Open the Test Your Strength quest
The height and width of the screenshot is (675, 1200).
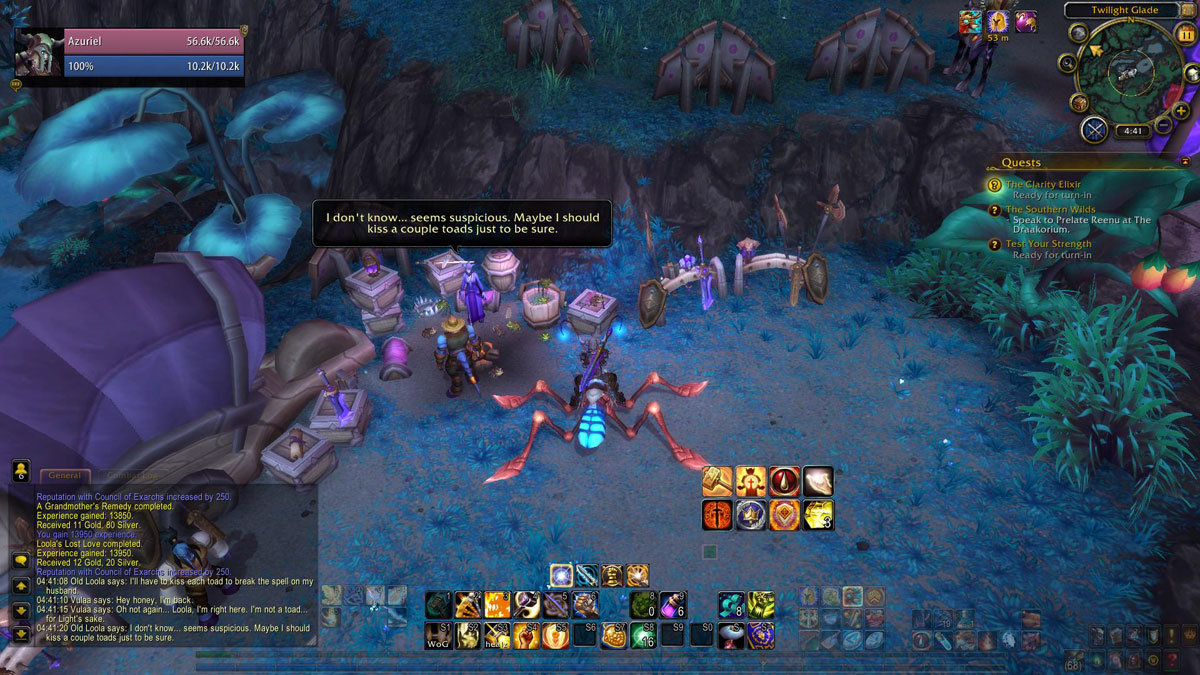point(1048,244)
